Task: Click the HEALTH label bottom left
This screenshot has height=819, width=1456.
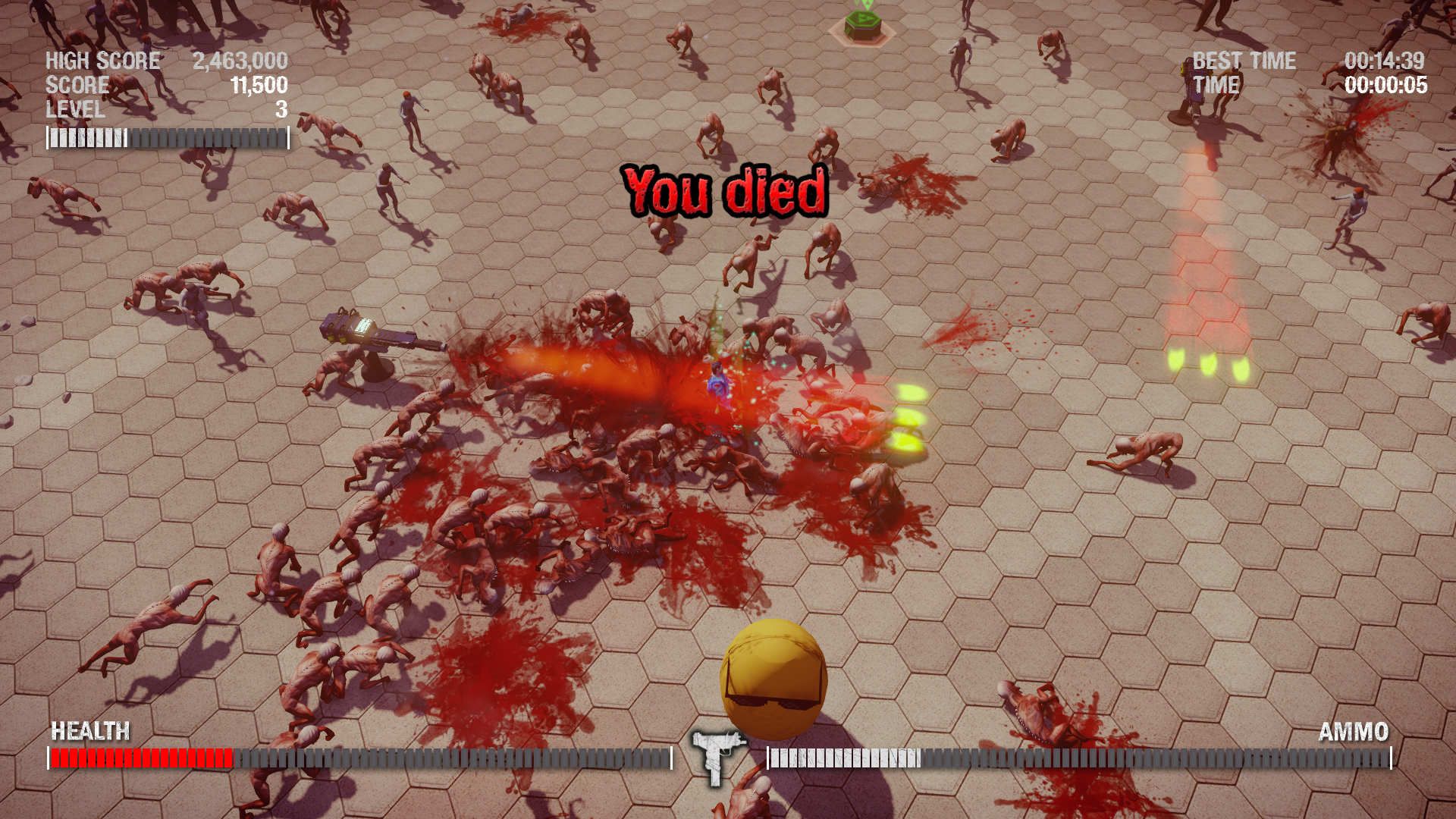Action: click(89, 732)
